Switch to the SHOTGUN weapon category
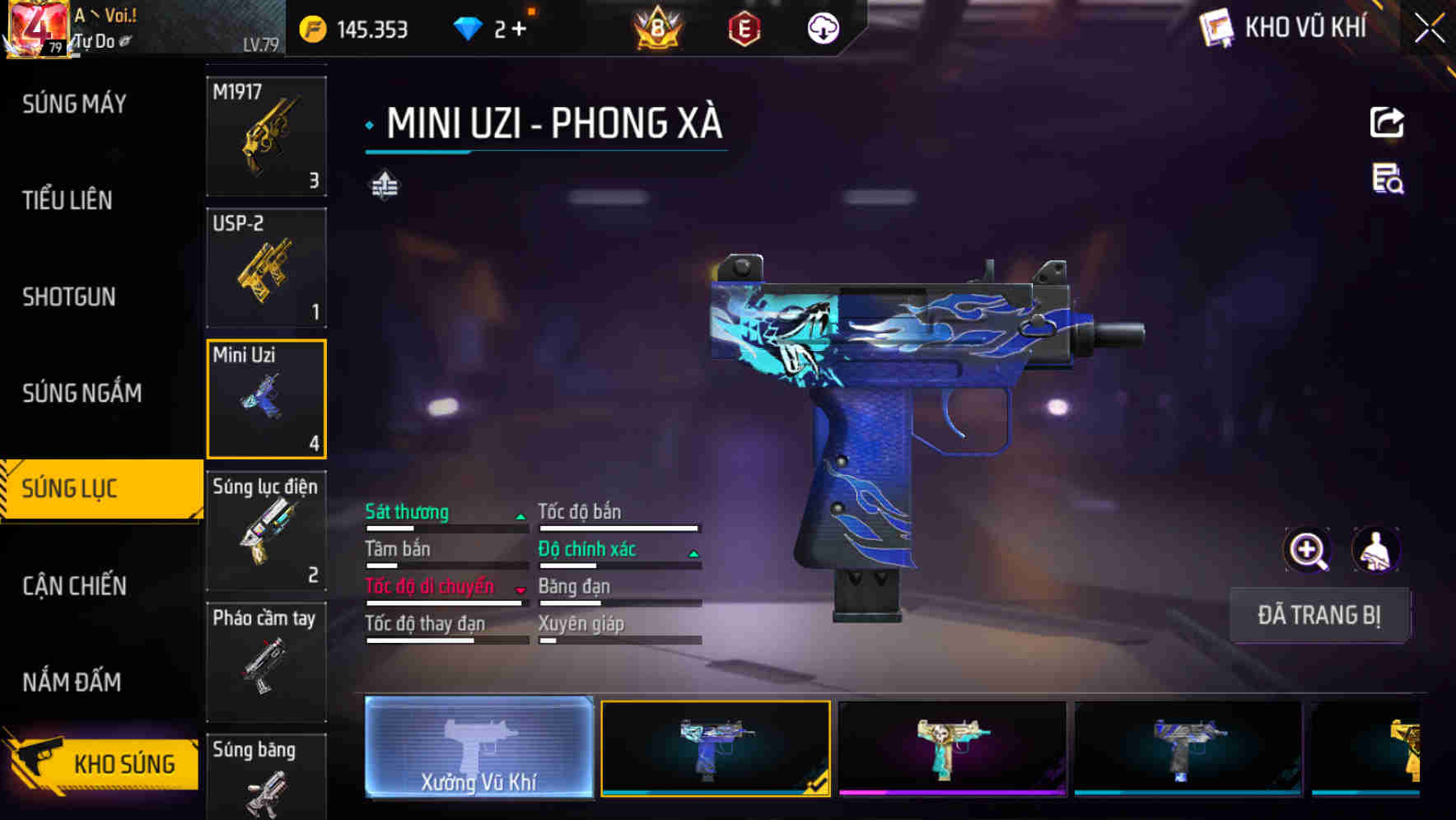 pyautogui.click(x=70, y=297)
